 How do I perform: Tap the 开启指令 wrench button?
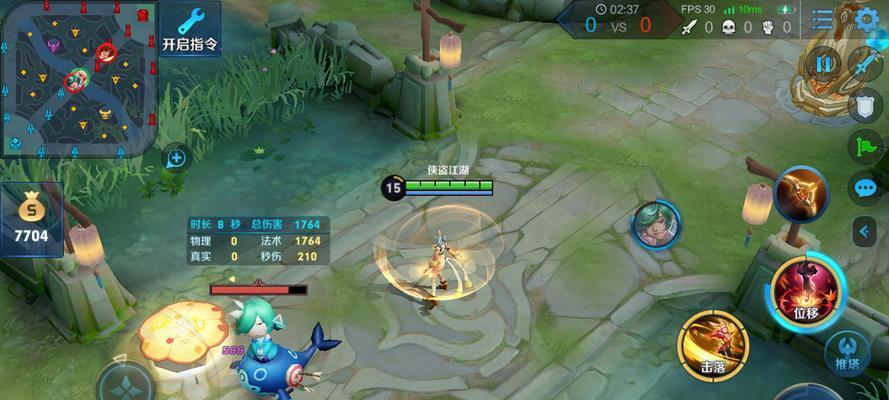190,28
